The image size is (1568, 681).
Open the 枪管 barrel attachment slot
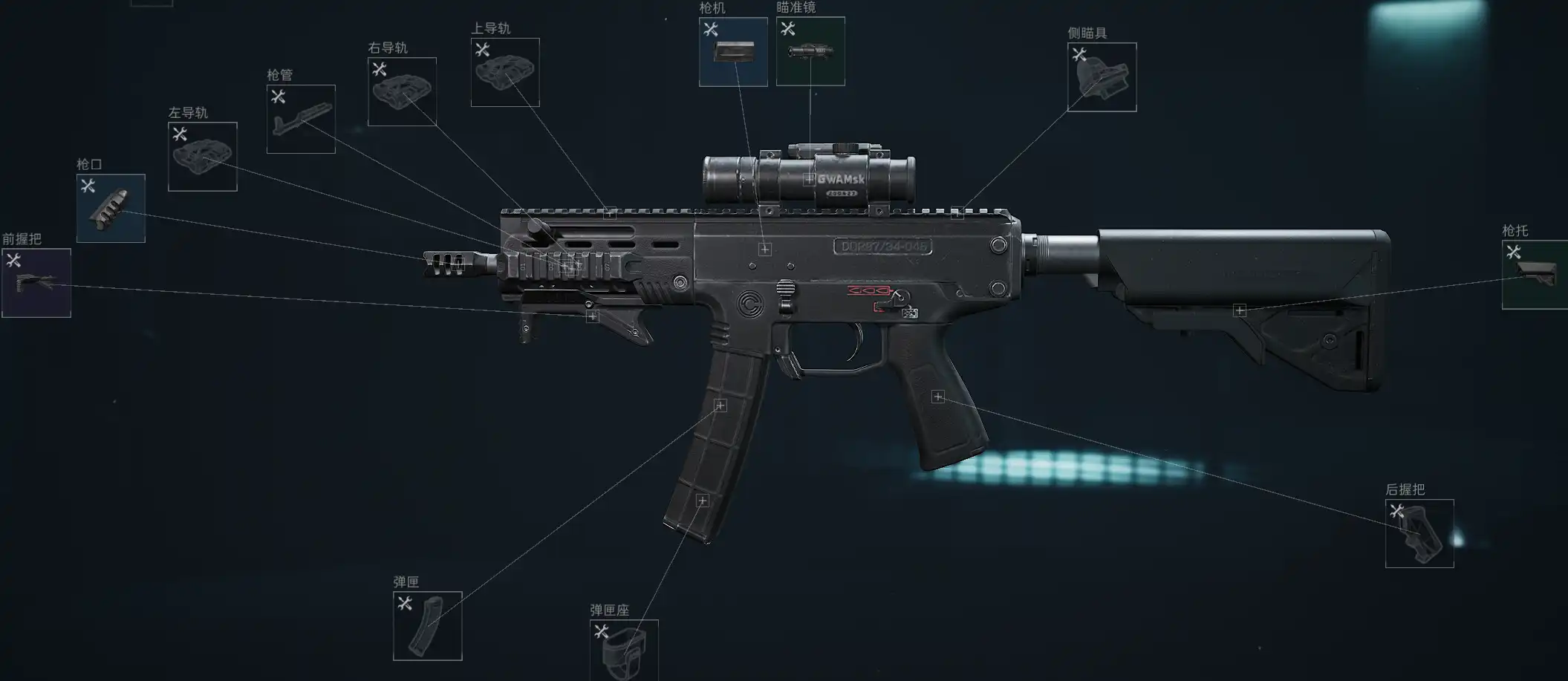click(x=301, y=120)
